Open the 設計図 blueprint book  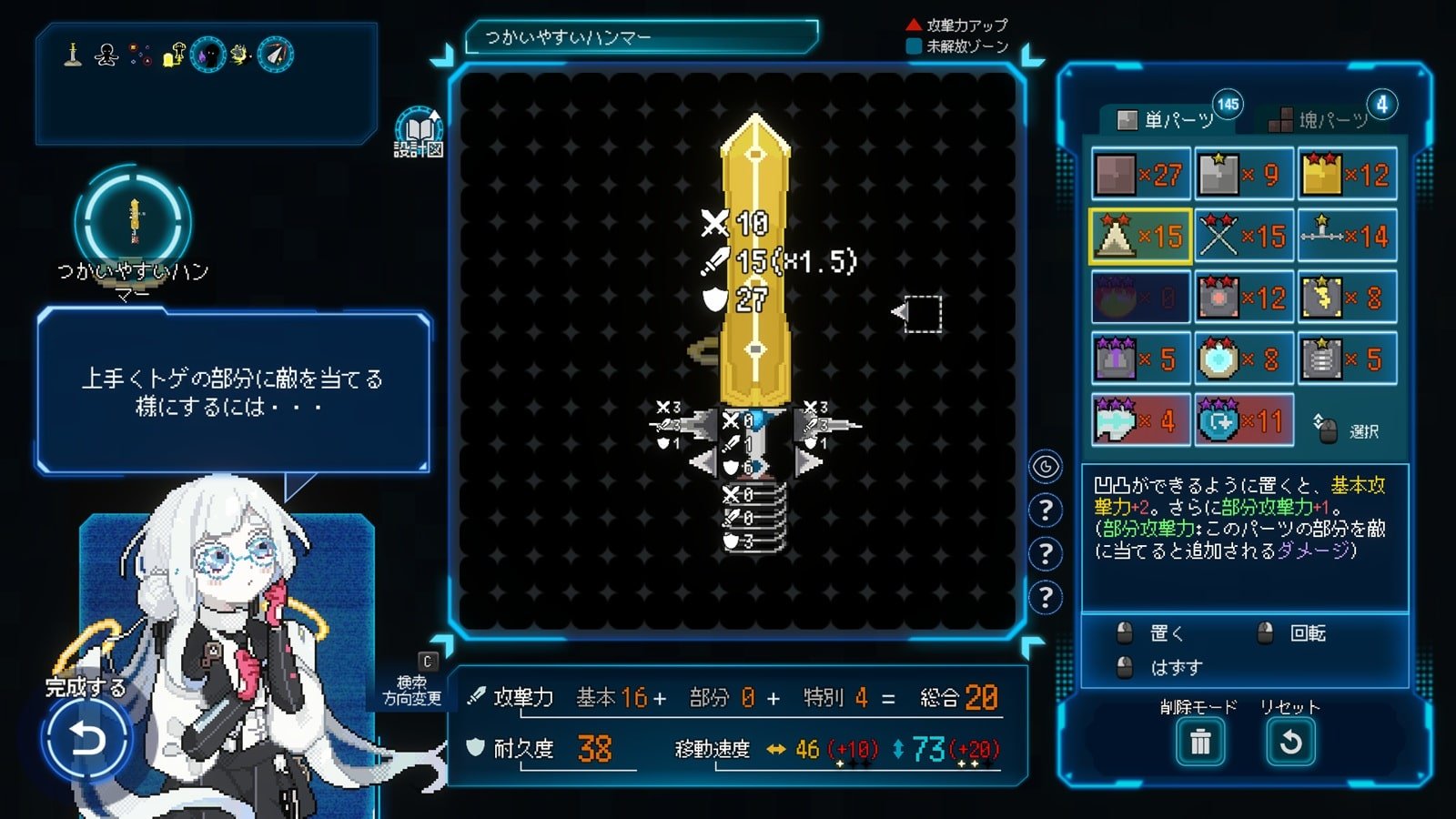pos(418,133)
